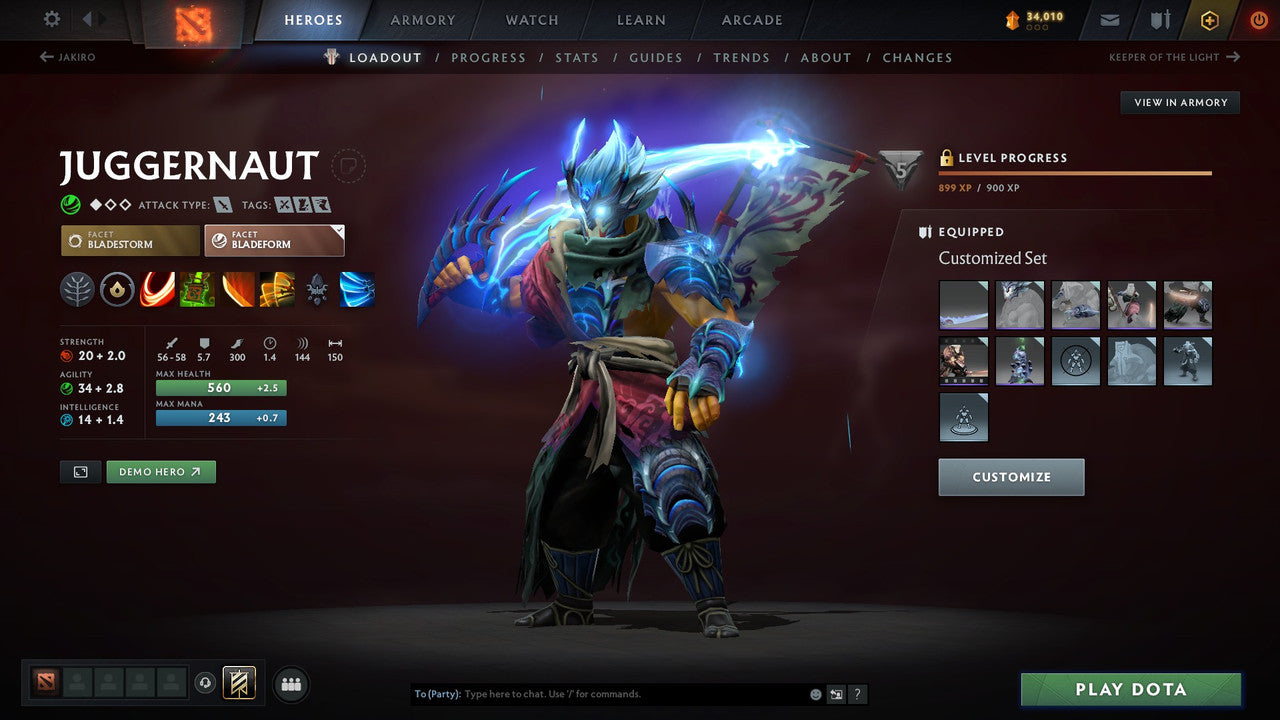Open the battle pass banner icon above chat
1280x720 pixels.
[x=237, y=683]
